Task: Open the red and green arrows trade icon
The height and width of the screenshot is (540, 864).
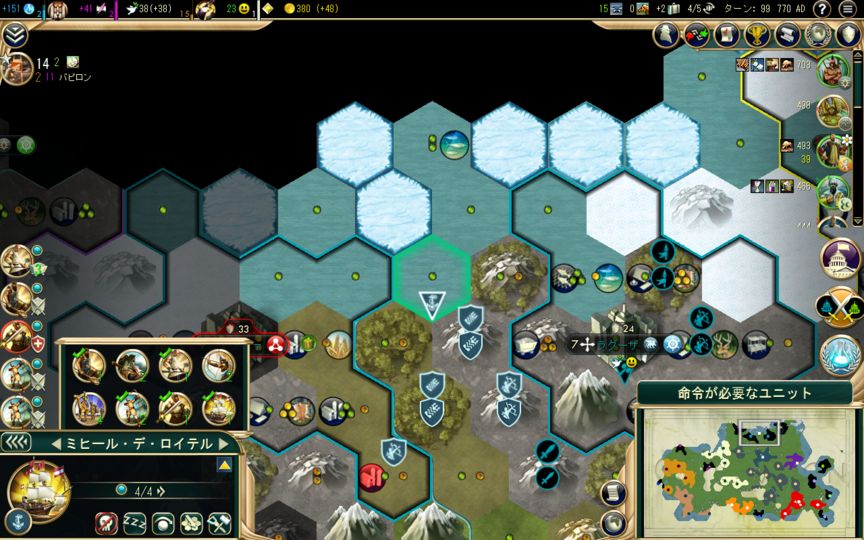Action: click(696, 35)
